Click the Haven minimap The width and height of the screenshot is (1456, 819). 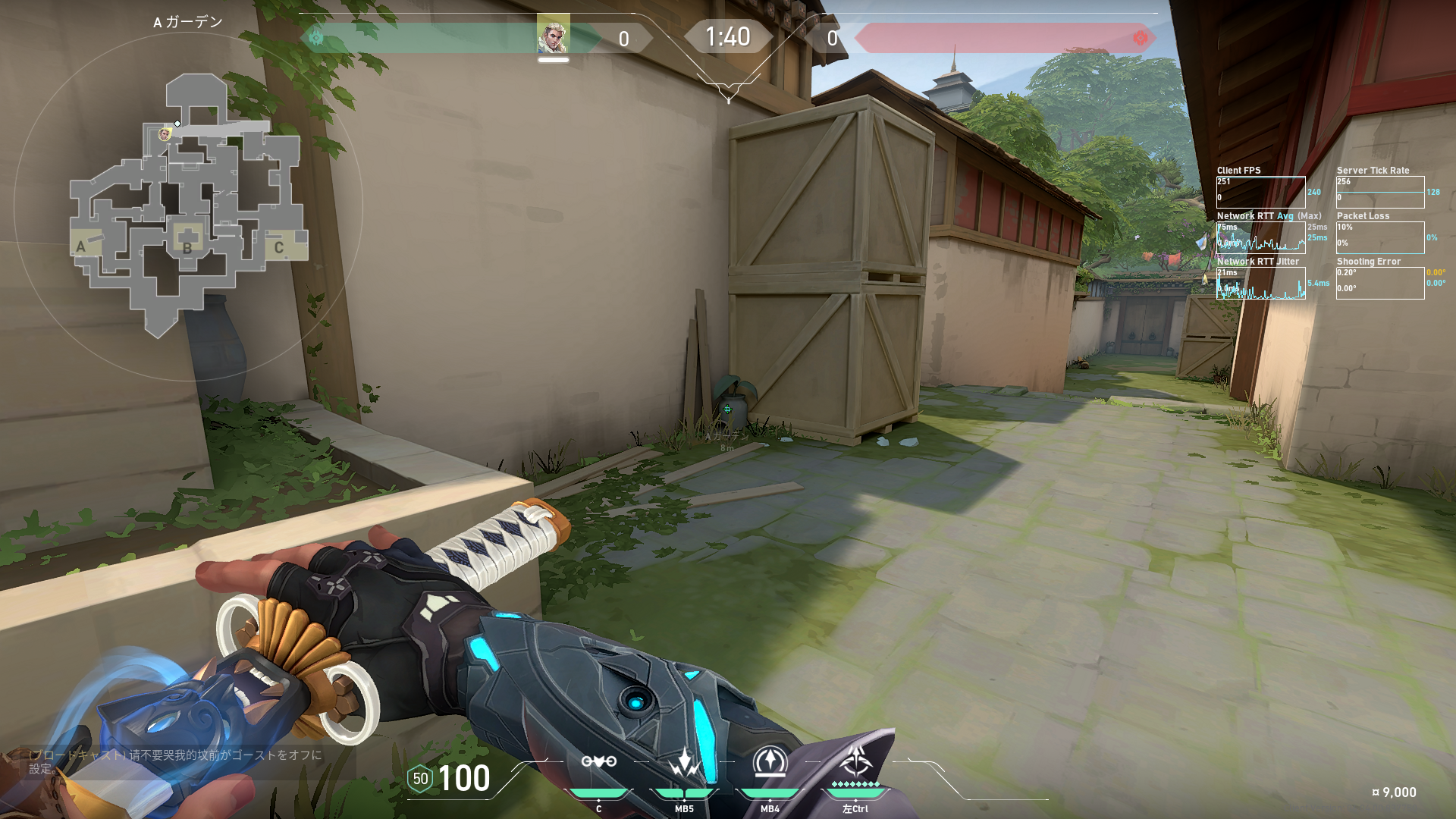click(x=188, y=205)
